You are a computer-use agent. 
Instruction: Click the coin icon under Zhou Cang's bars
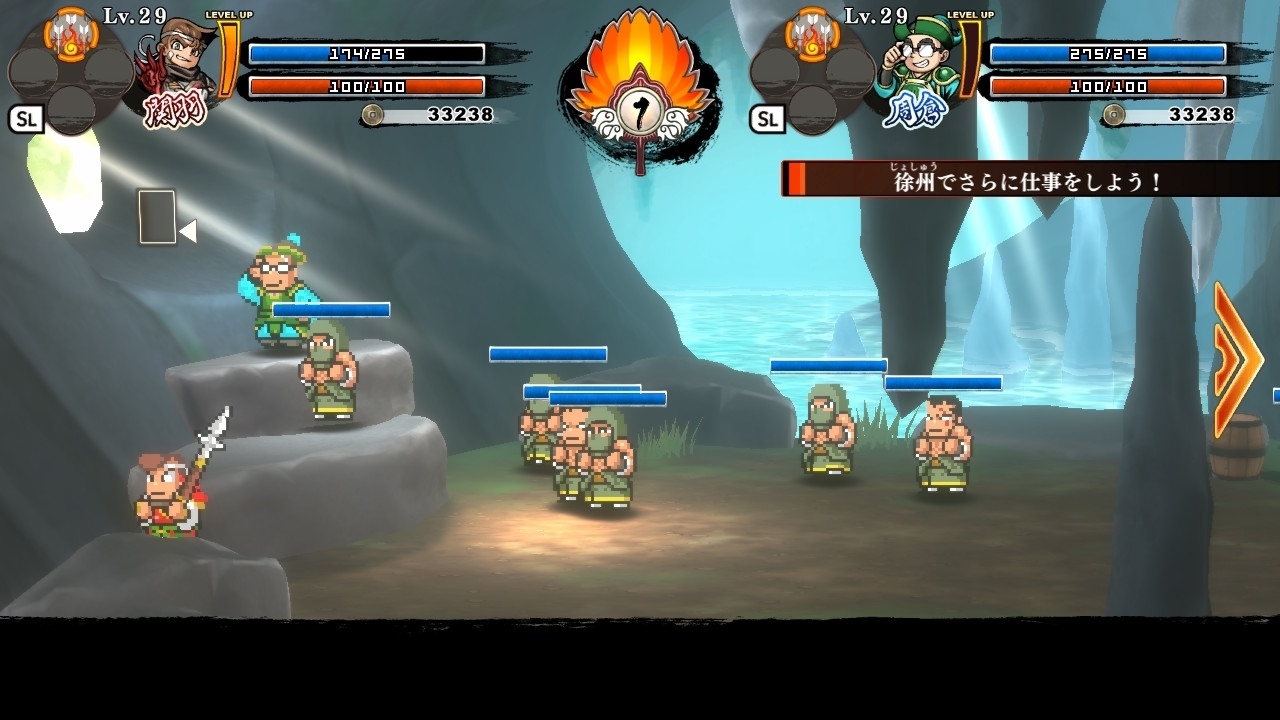click(x=1115, y=116)
